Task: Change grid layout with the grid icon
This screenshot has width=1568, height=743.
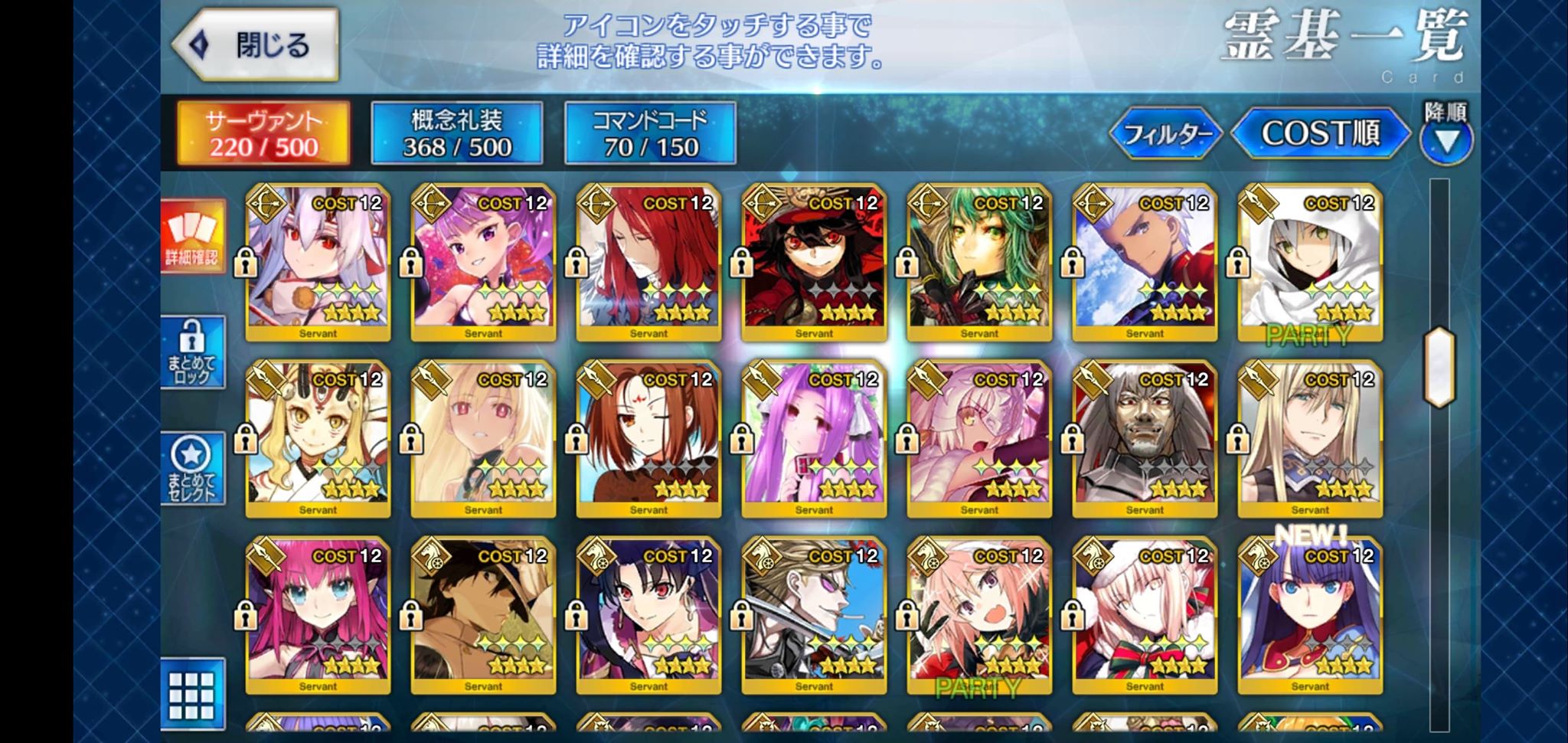Action: tap(192, 694)
